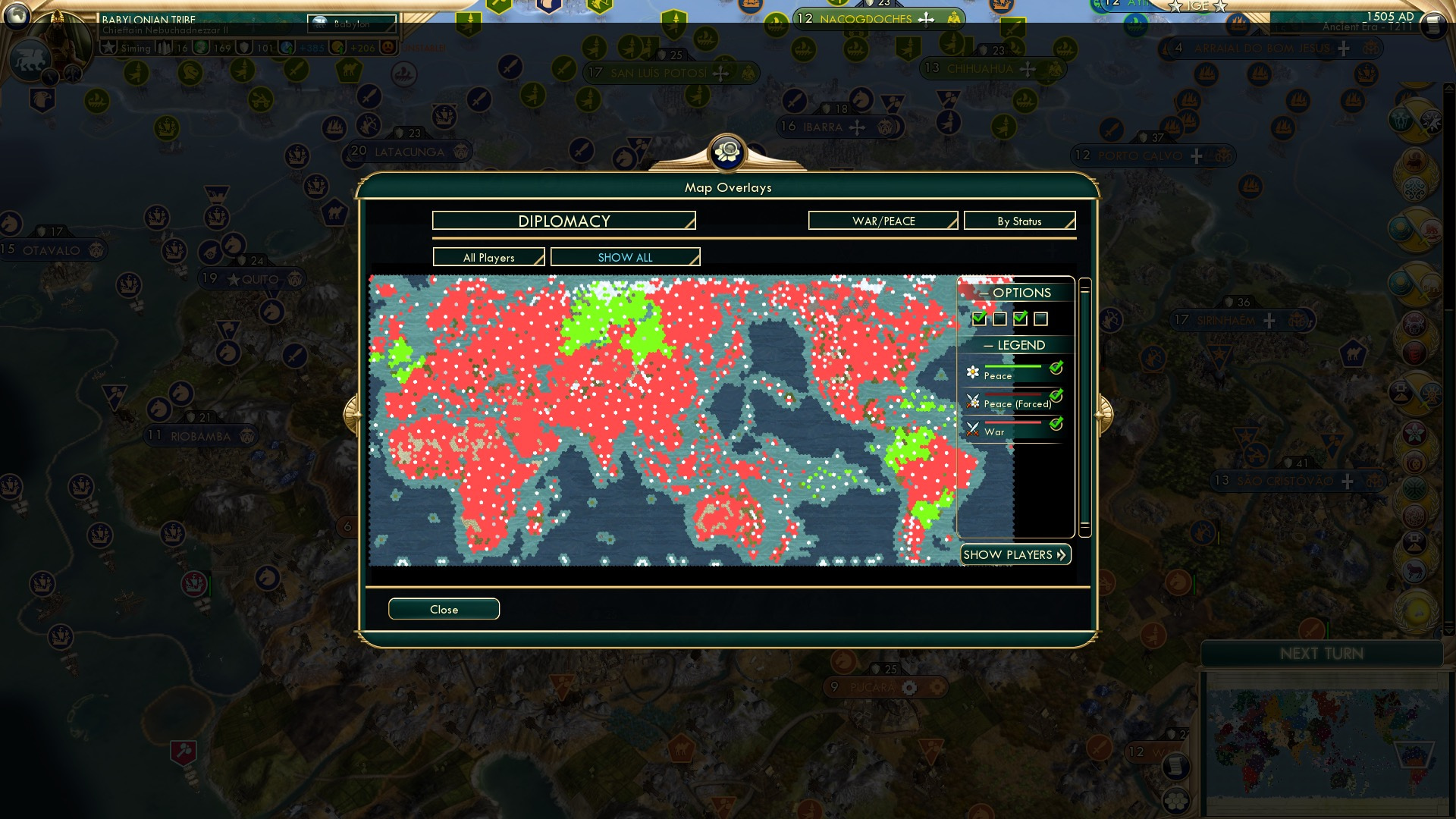Viewport: 1456px width, 819px height.
Task: Open the By Status sorting menu
Action: point(1019,220)
